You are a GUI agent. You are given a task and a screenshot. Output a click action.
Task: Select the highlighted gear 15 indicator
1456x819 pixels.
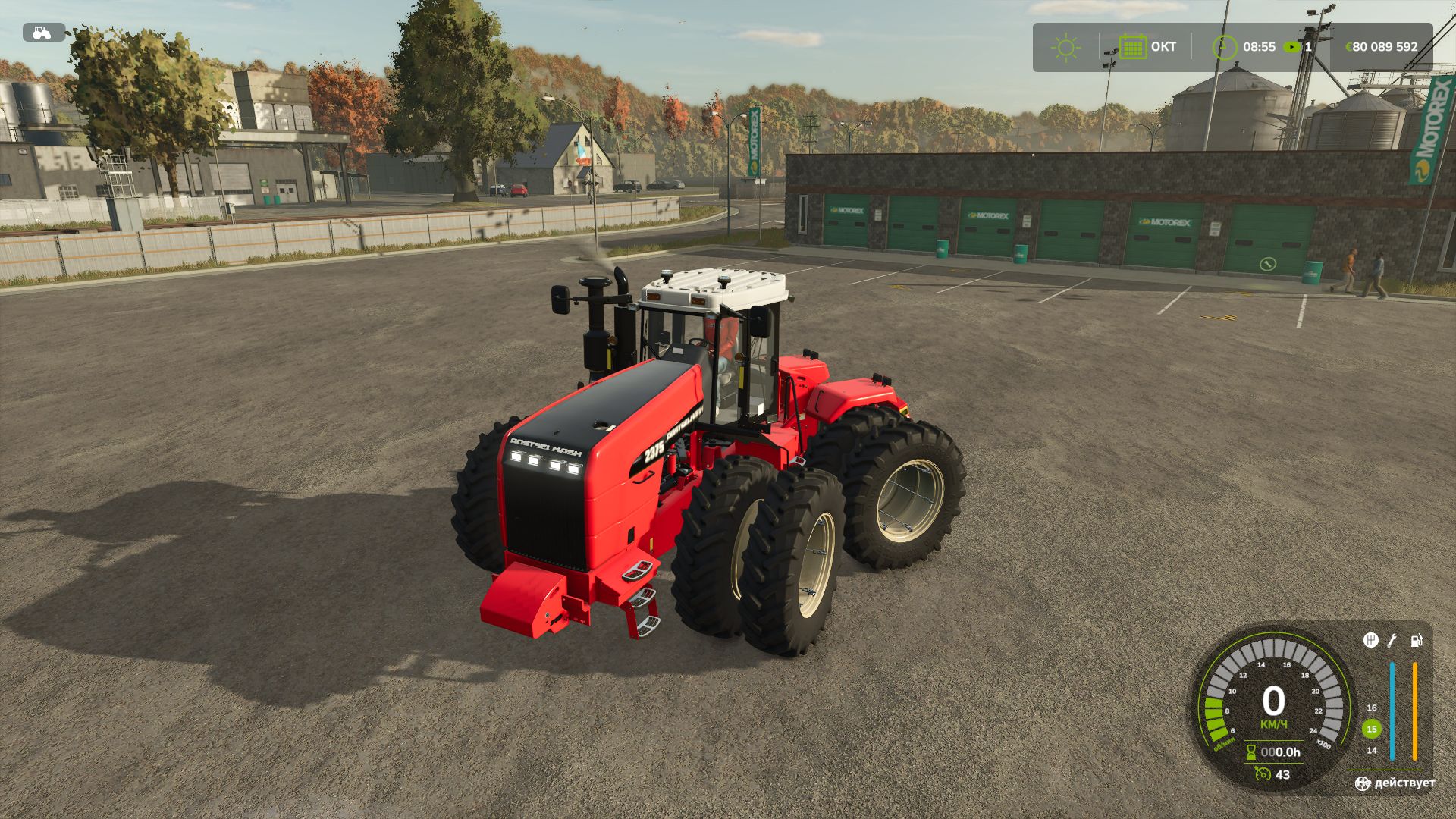tap(1371, 729)
